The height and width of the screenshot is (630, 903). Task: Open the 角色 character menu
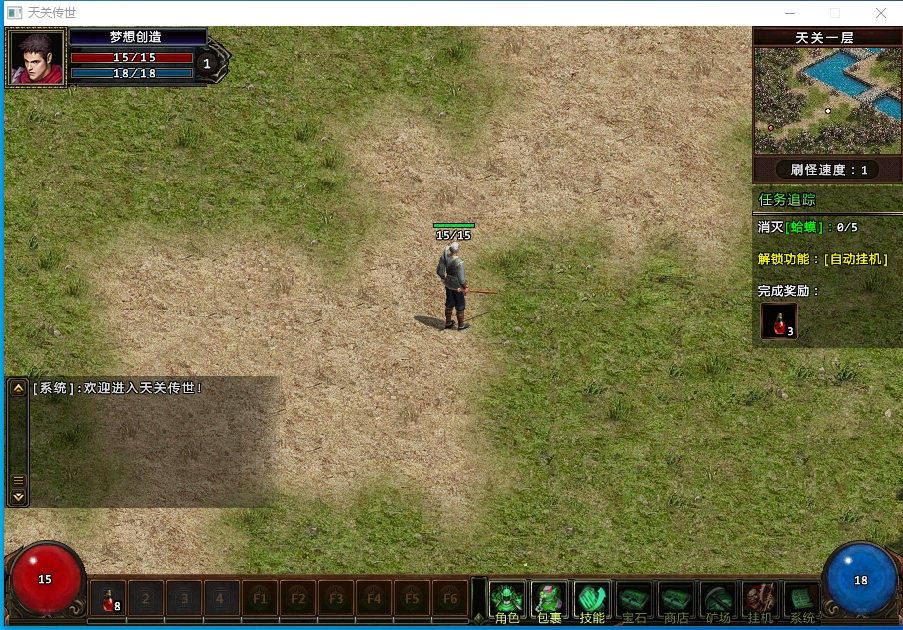(507, 600)
